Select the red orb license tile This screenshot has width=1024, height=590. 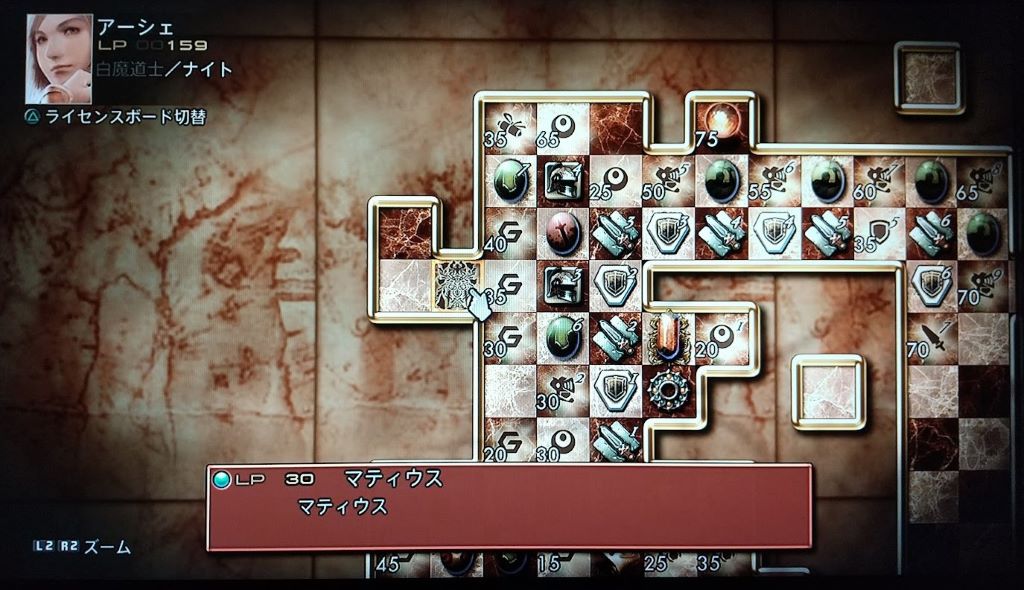click(563, 232)
